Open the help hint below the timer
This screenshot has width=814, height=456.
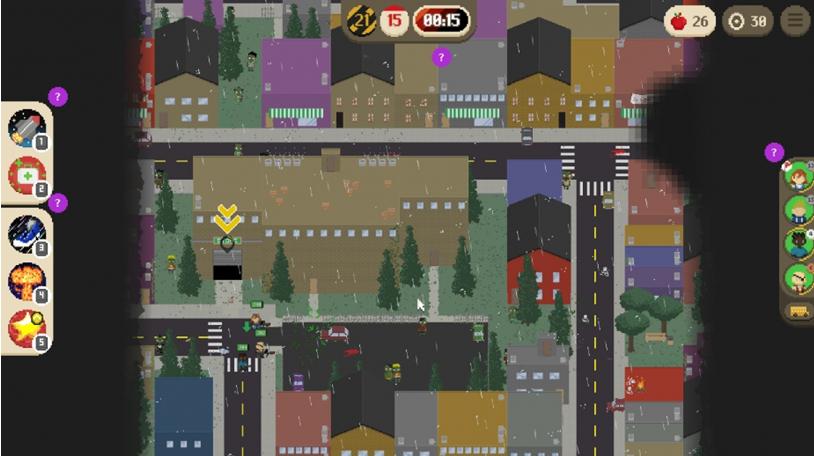coord(442,58)
